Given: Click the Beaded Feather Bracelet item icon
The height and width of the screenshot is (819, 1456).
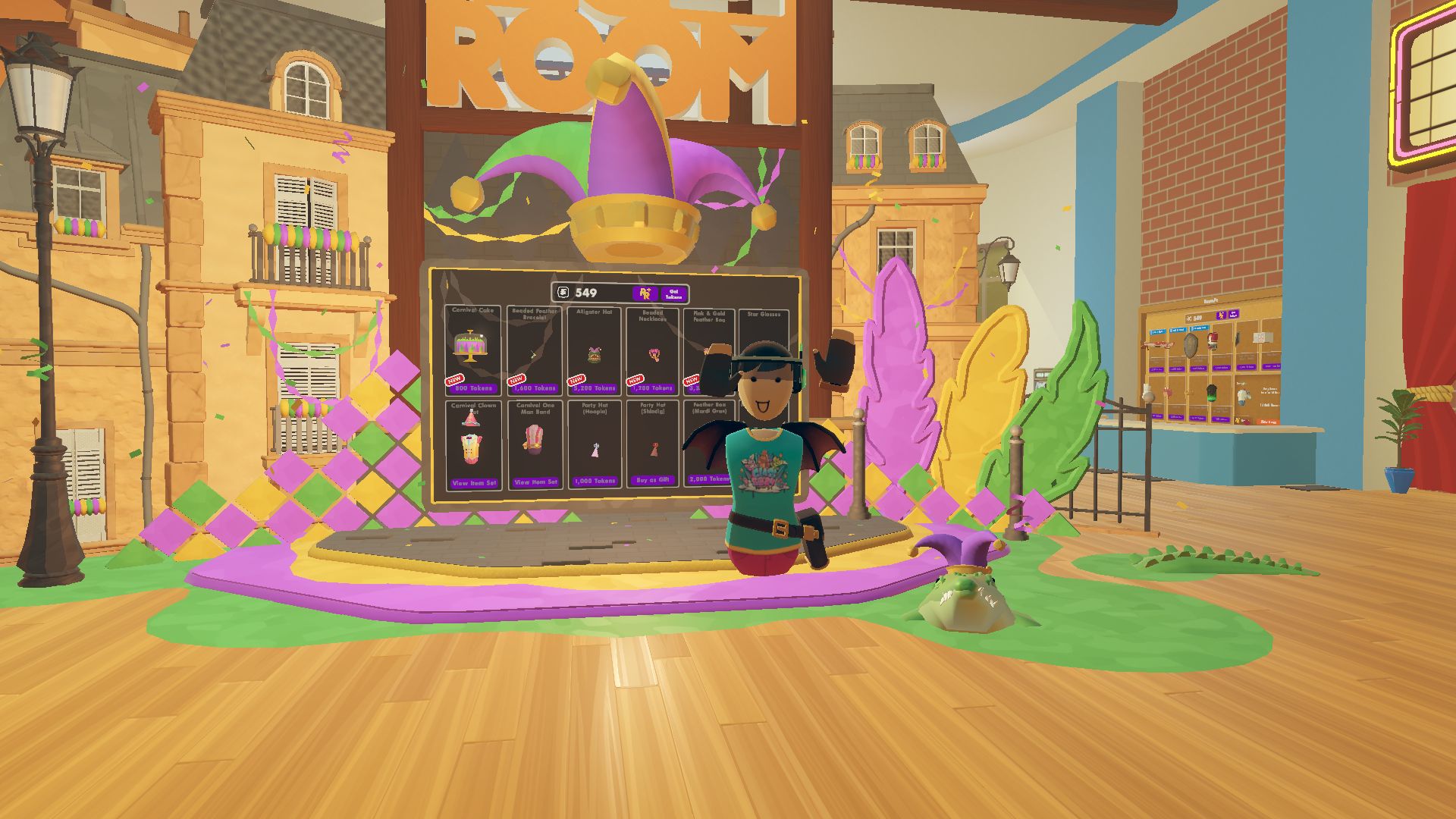Looking at the screenshot, I should tap(532, 355).
